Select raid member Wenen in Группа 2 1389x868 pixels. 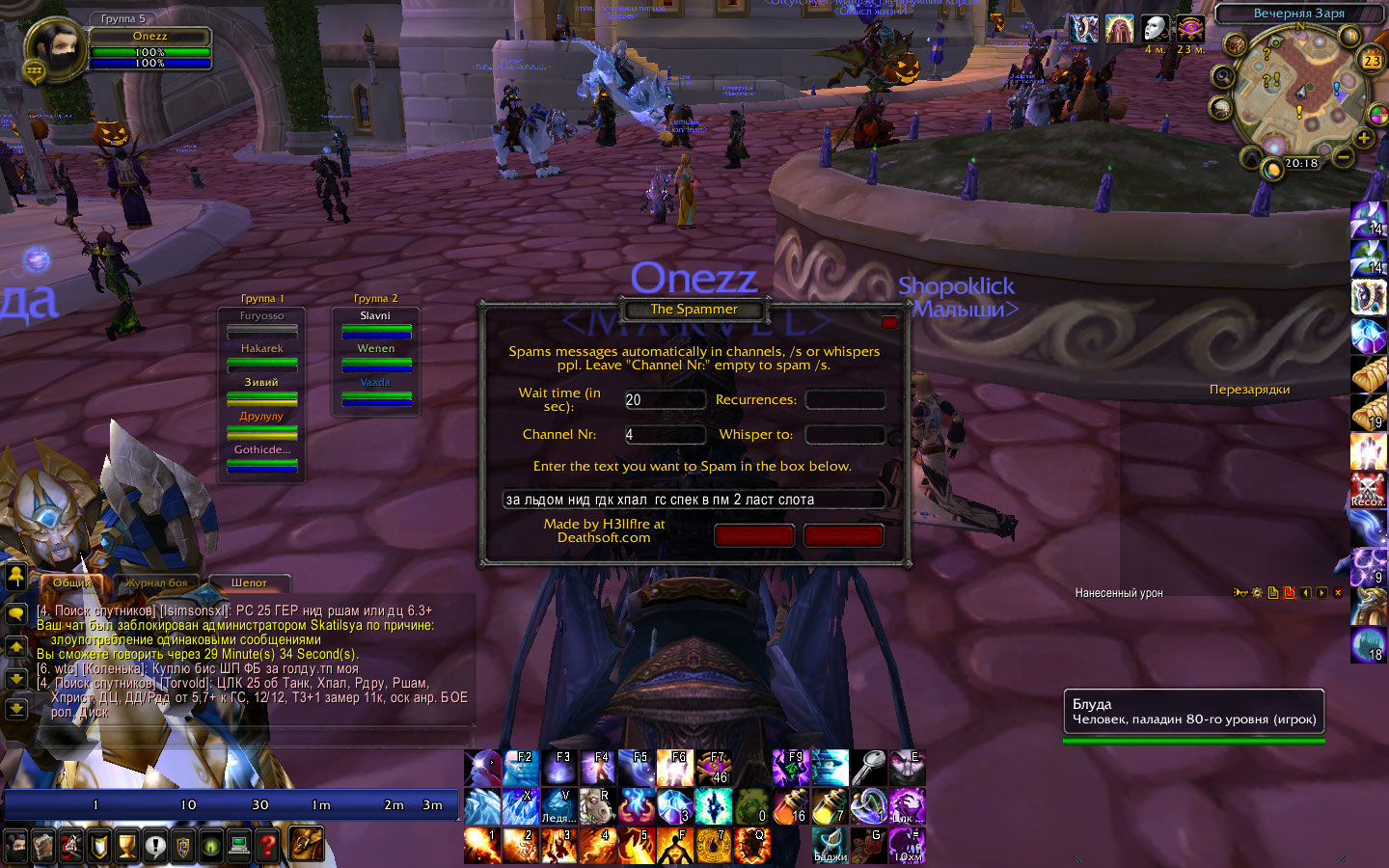click(375, 355)
